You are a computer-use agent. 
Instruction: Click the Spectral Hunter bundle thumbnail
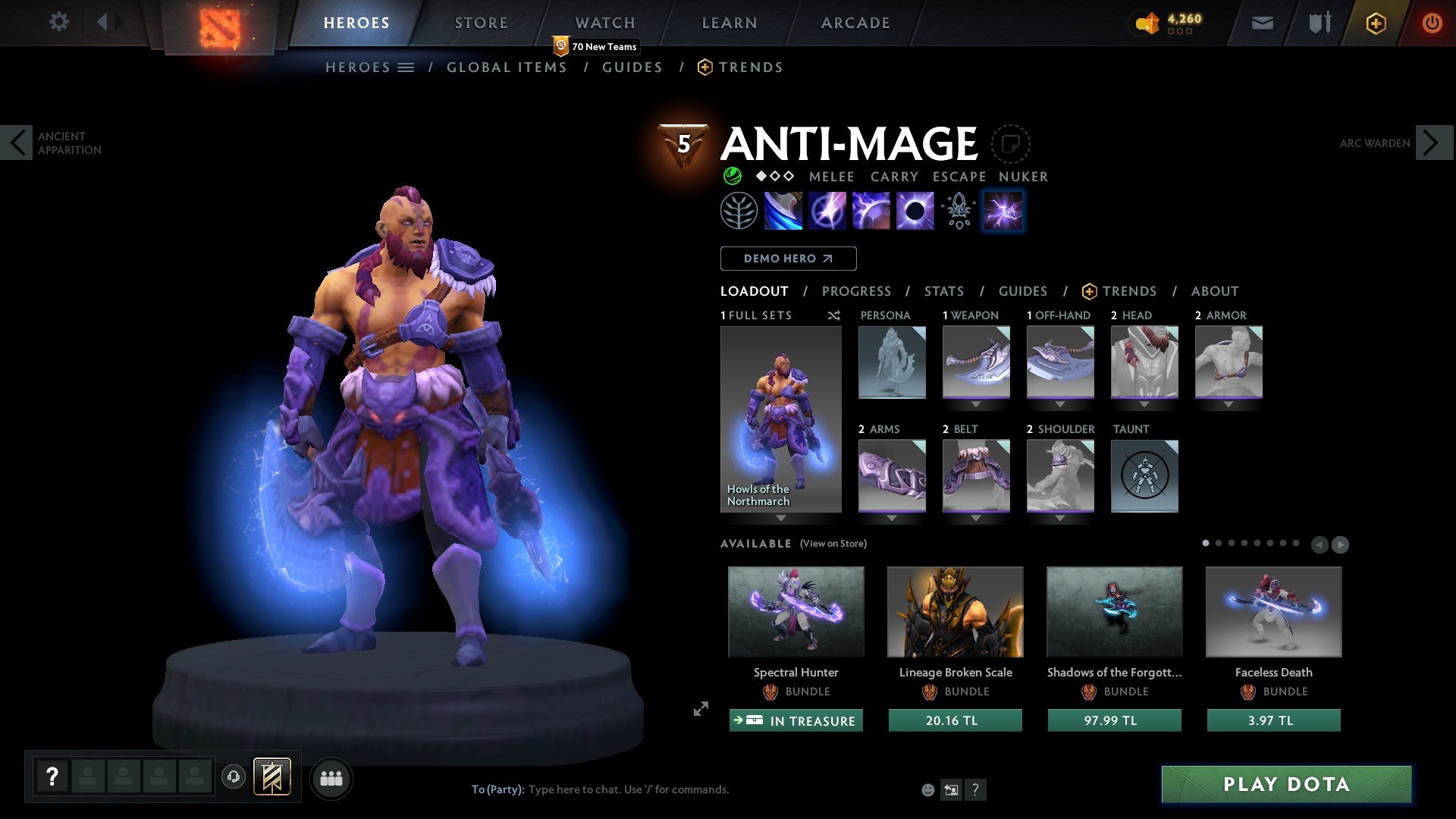click(x=795, y=612)
